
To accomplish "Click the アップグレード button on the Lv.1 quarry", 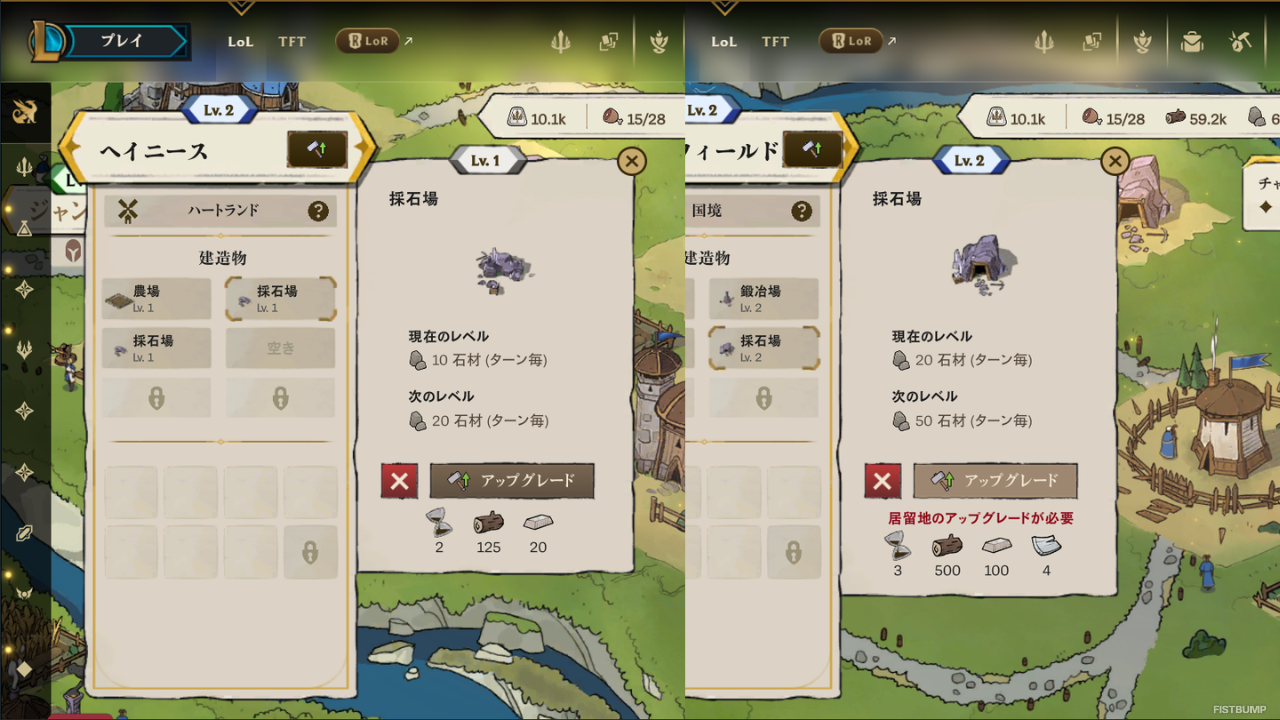I will coord(511,481).
